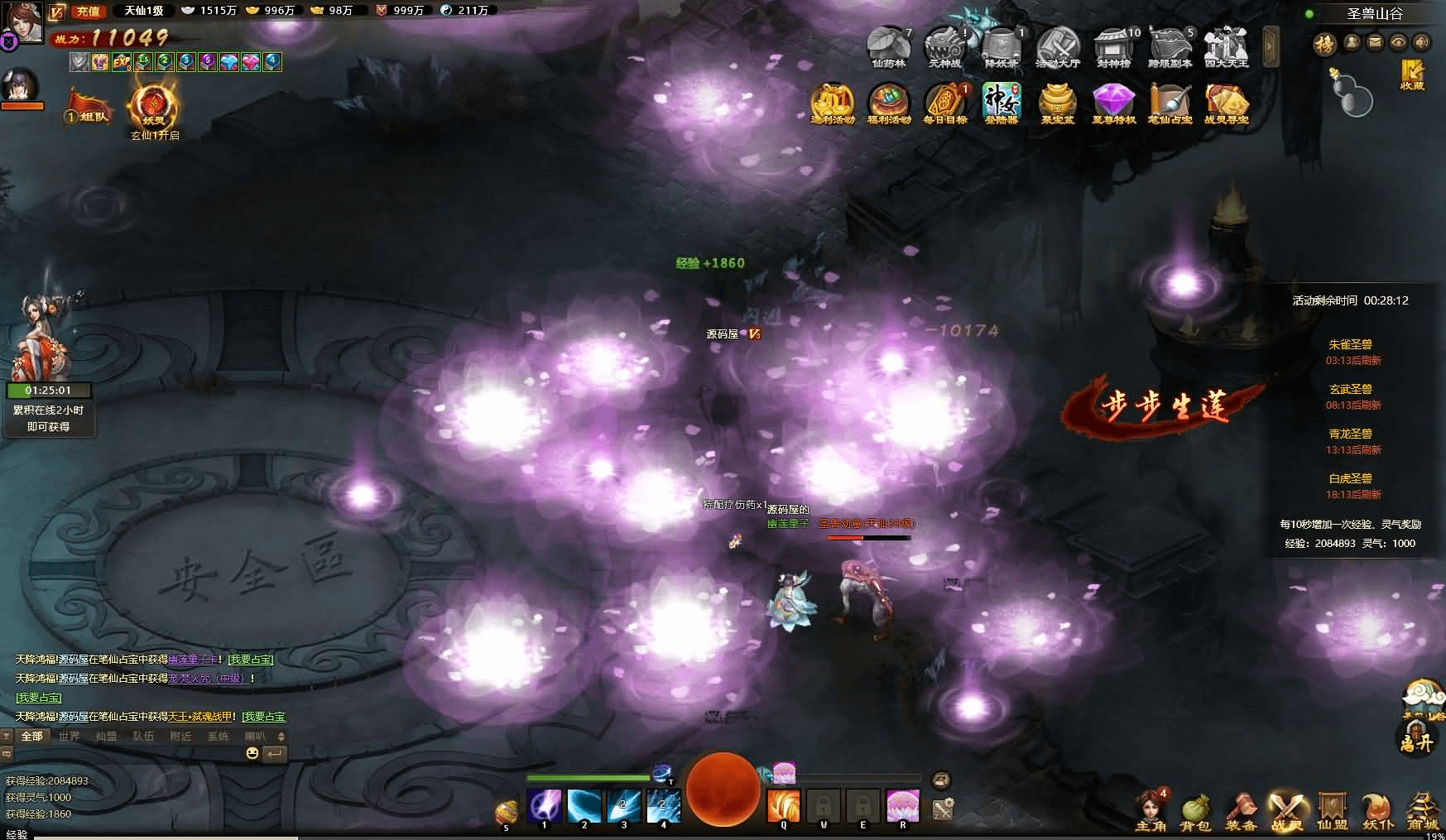Open the 背包 backpack
Viewport: 1446px width, 840px height.
coord(1195,812)
